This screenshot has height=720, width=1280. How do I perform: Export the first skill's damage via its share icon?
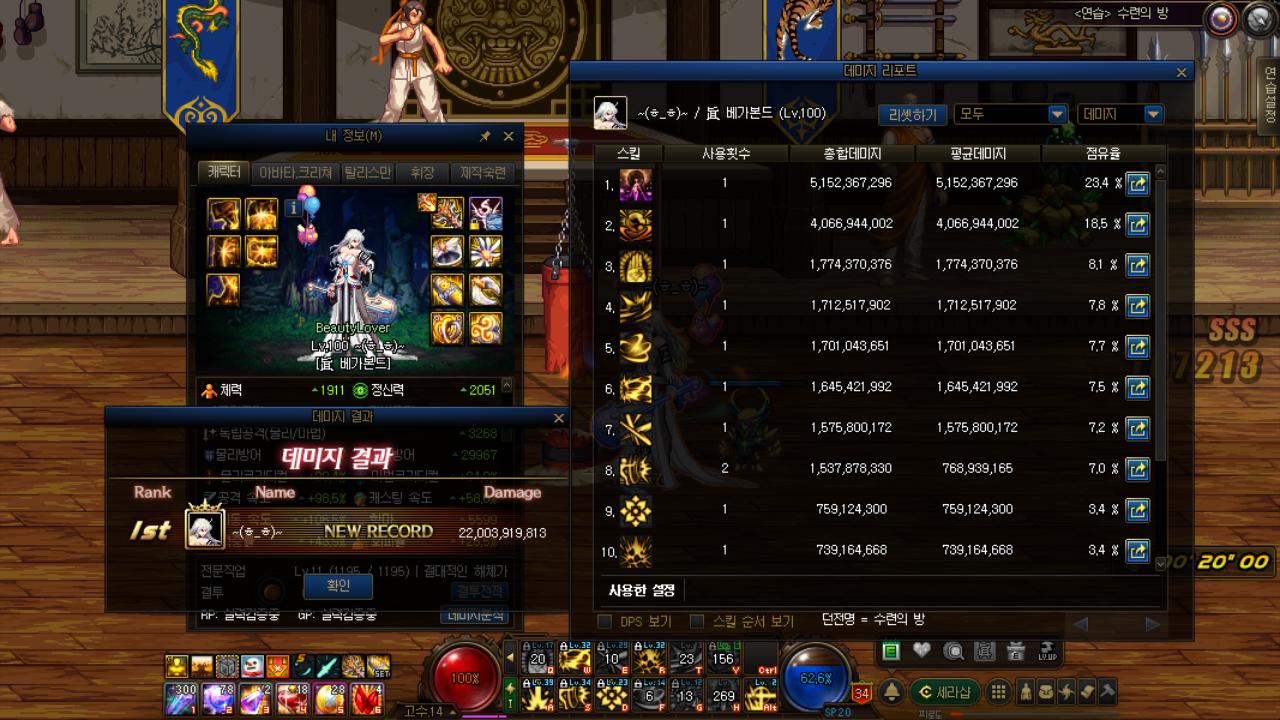(x=1138, y=183)
